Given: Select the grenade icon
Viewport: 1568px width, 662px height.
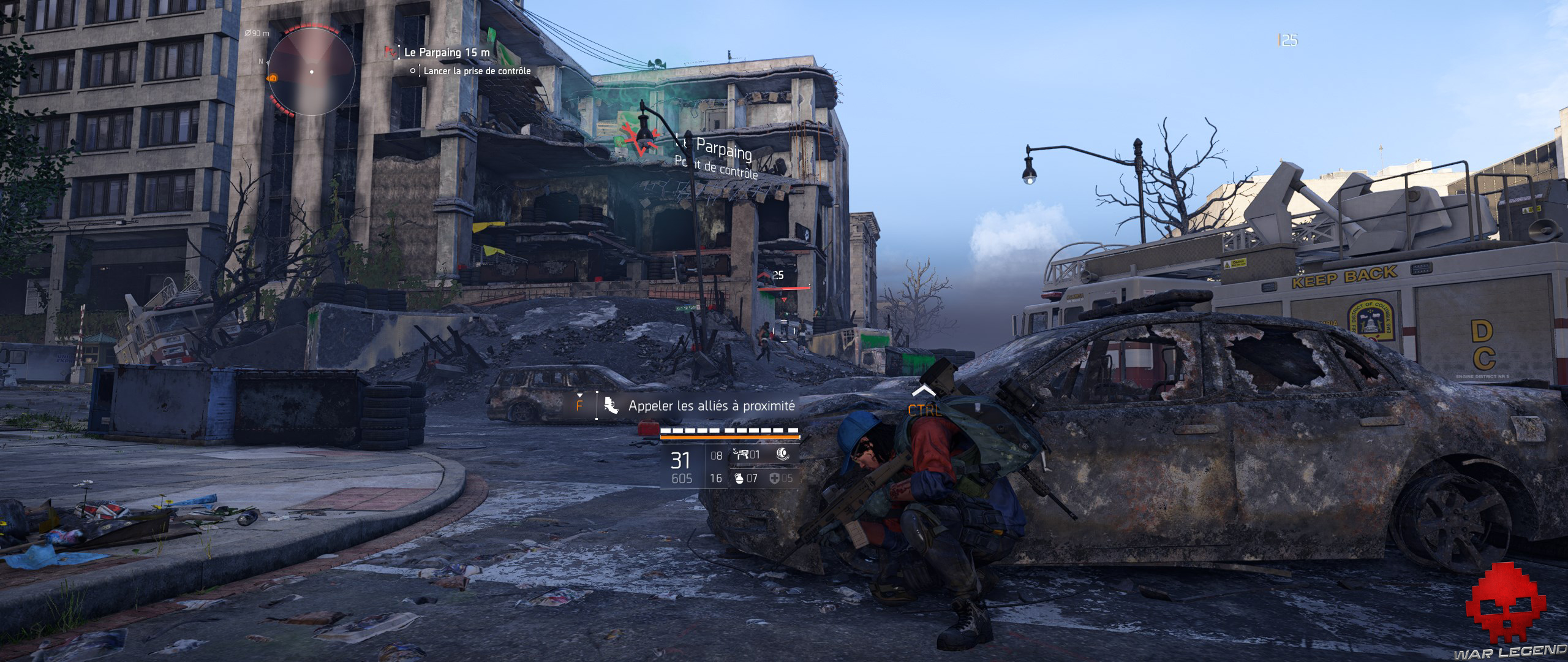Looking at the screenshot, I should pos(737,478).
